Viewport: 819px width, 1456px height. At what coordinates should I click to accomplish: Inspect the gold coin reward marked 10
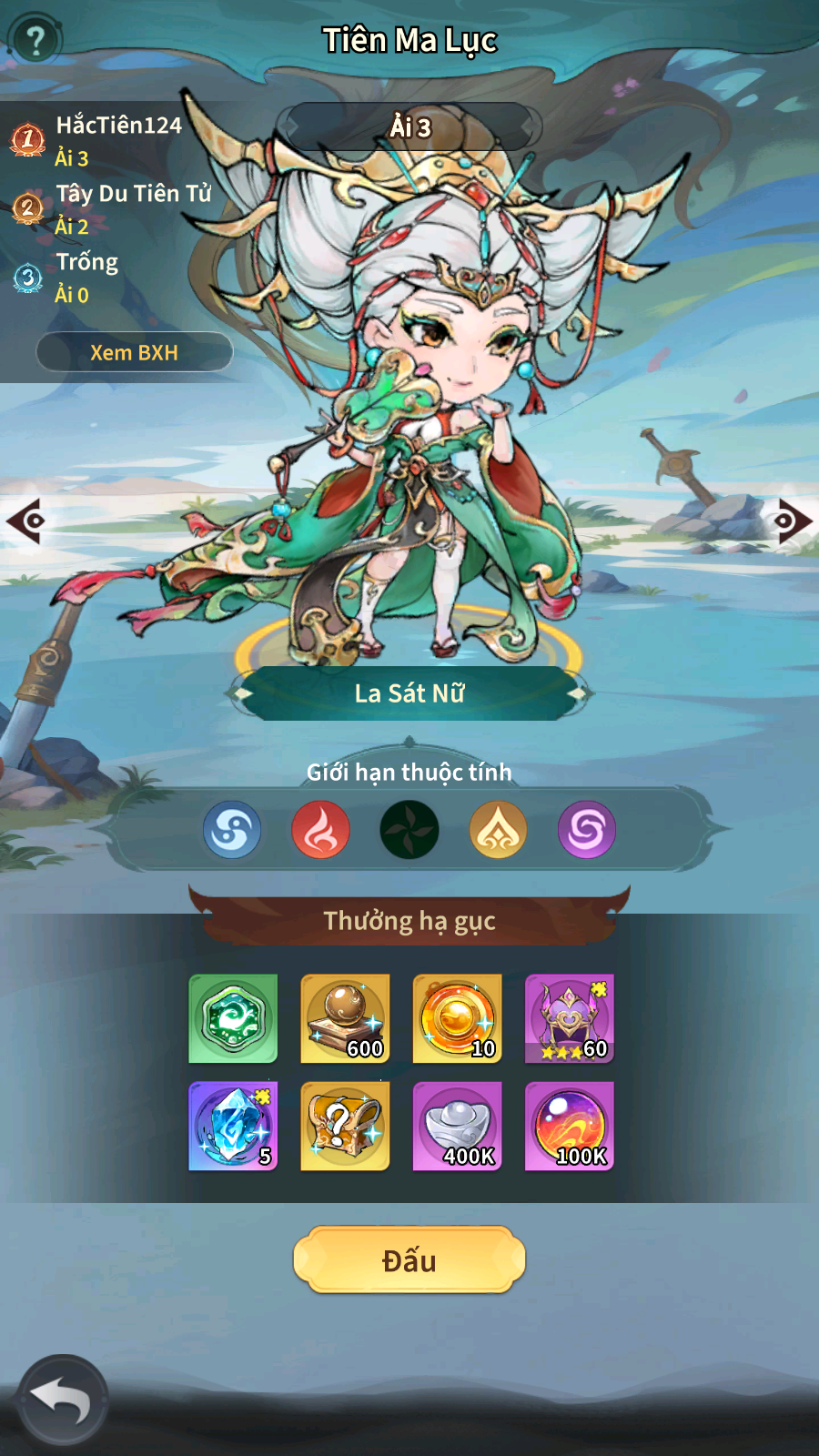pos(457,1018)
